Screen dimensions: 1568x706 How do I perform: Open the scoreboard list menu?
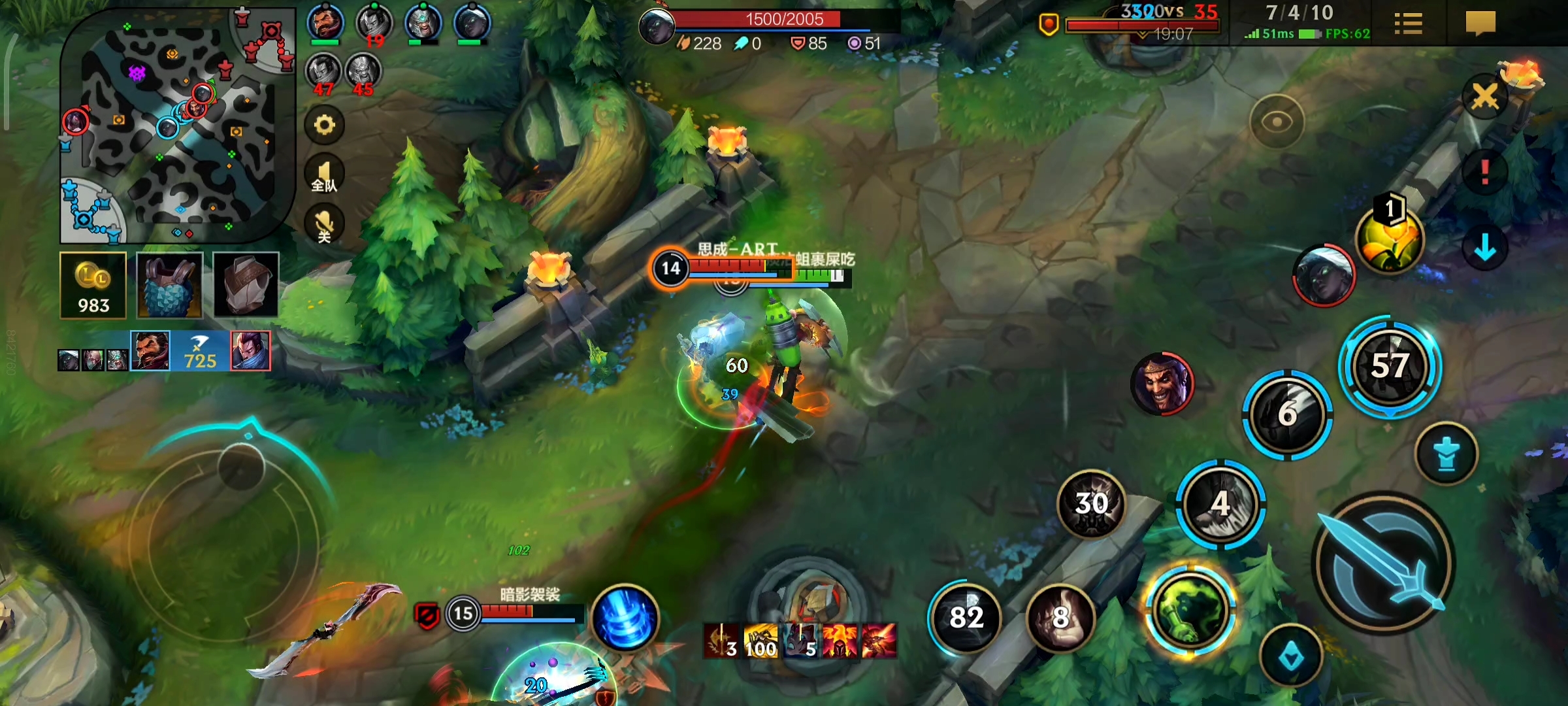click(1408, 24)
